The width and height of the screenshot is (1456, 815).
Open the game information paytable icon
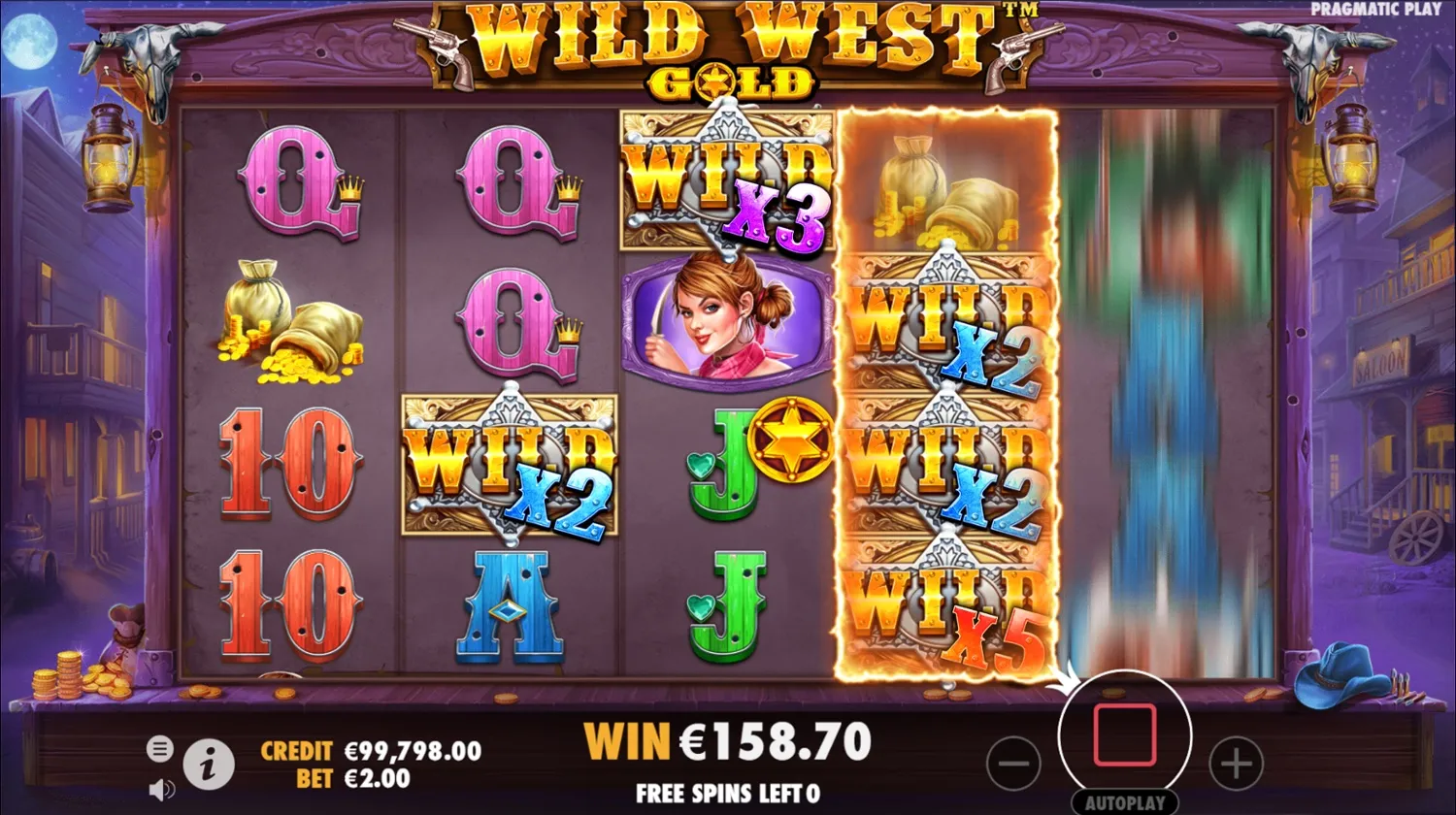[209, 765]
